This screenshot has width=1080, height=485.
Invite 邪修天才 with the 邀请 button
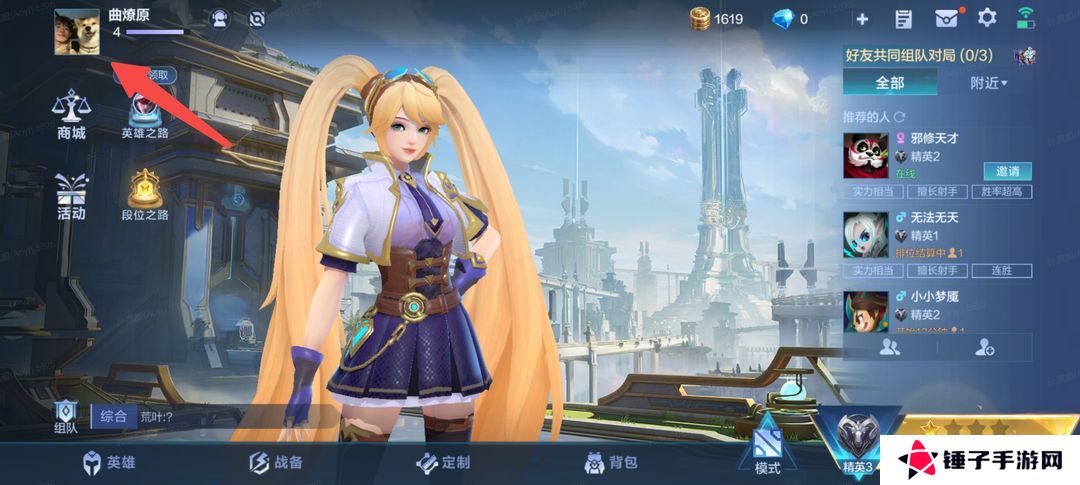[x=1008, y=171]
